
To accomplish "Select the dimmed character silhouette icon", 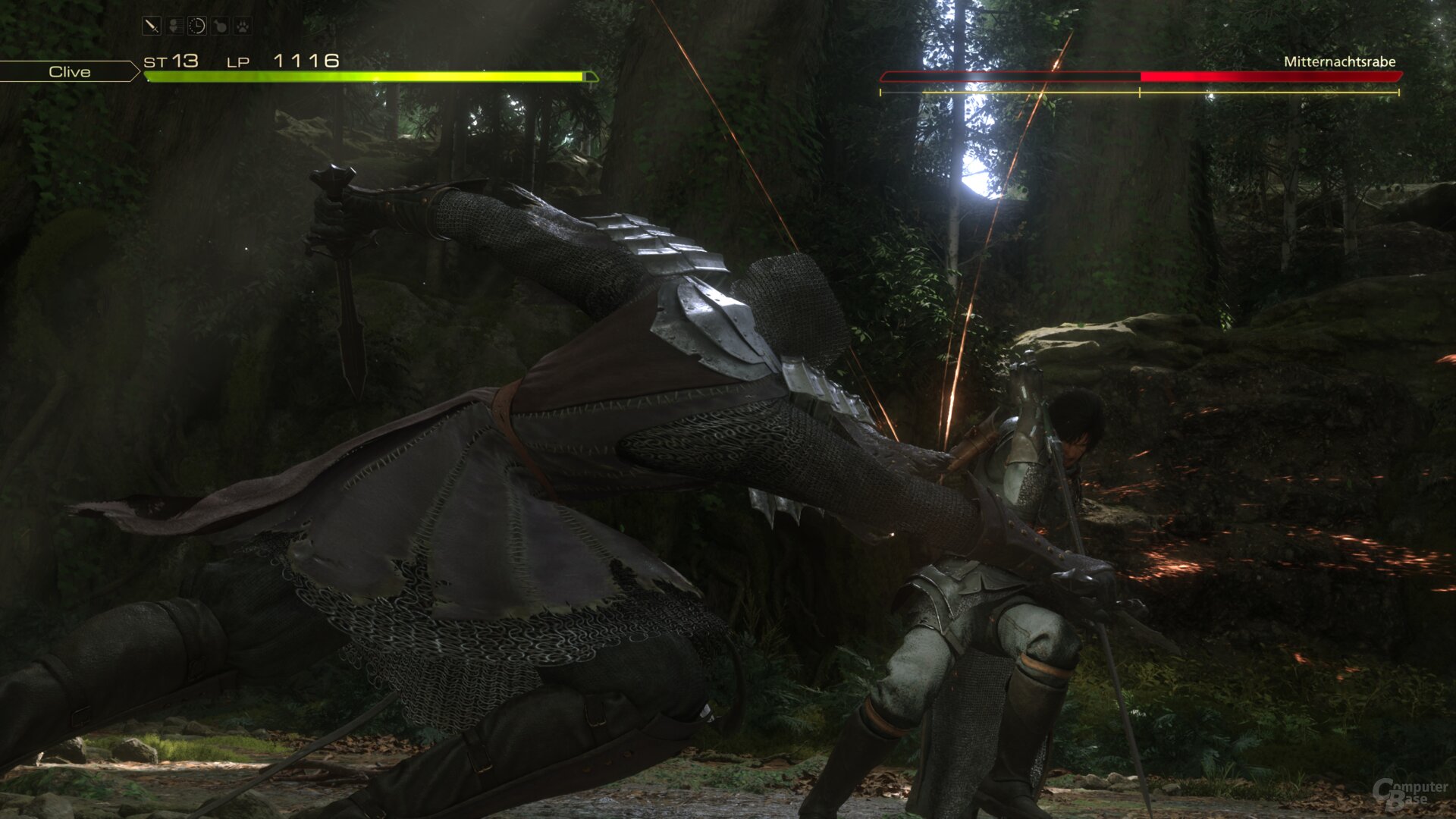I will [174, 27].
